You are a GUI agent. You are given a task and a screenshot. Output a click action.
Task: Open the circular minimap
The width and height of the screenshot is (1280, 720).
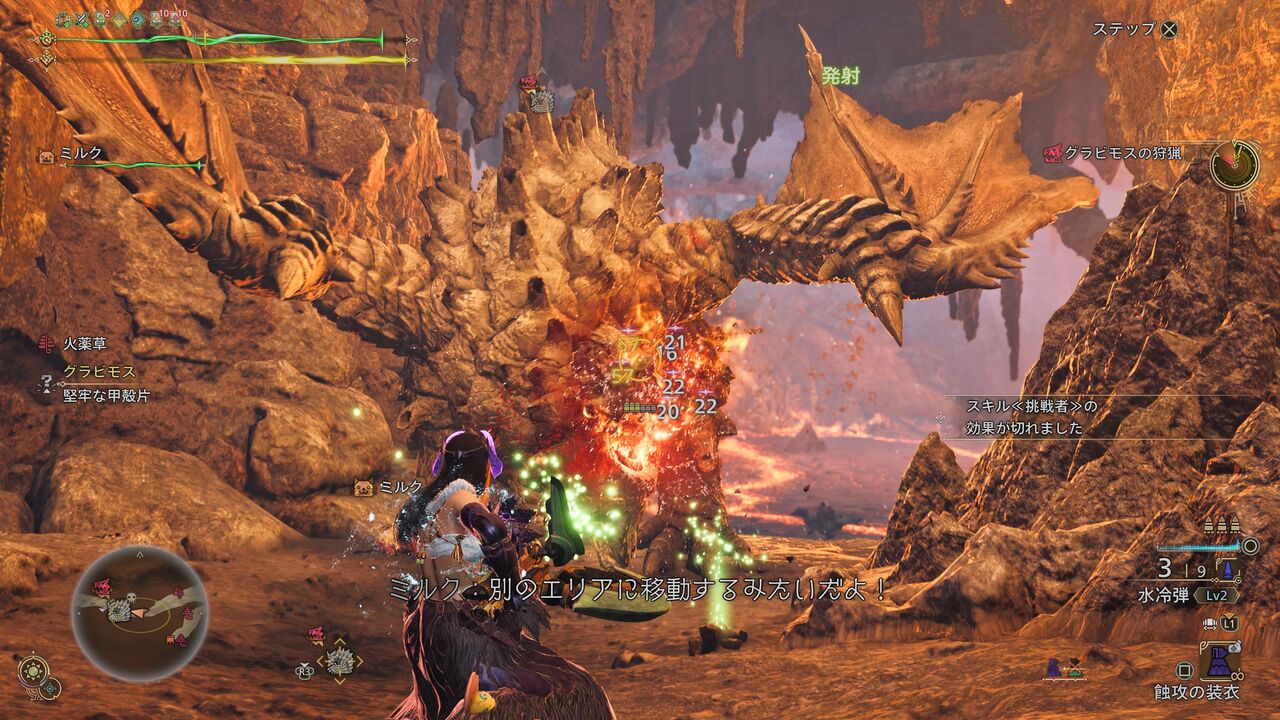pyautogui.click(x=139, y=613)
